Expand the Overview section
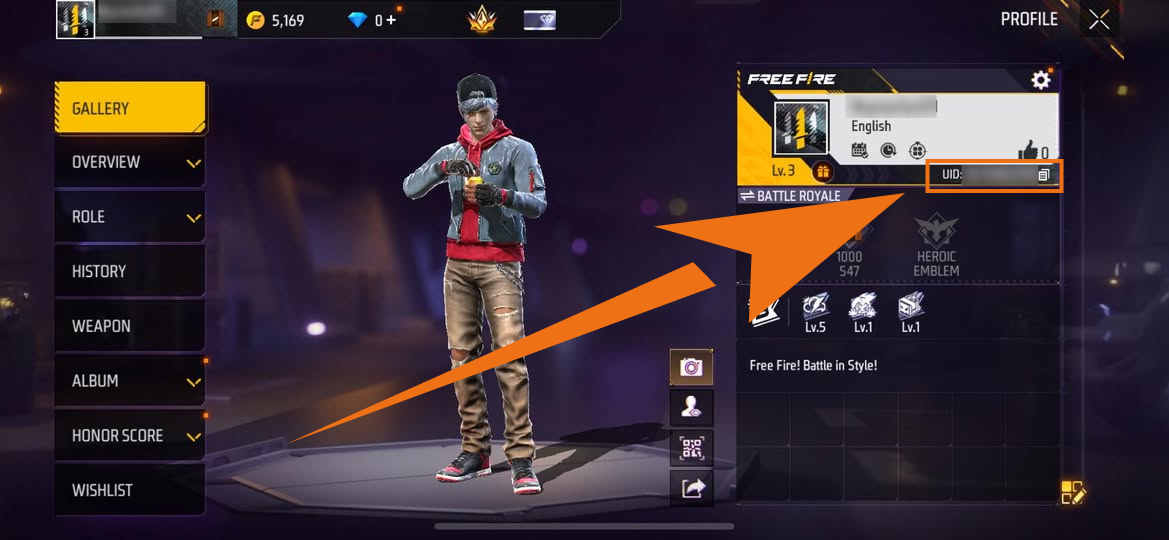 (130, 162)
